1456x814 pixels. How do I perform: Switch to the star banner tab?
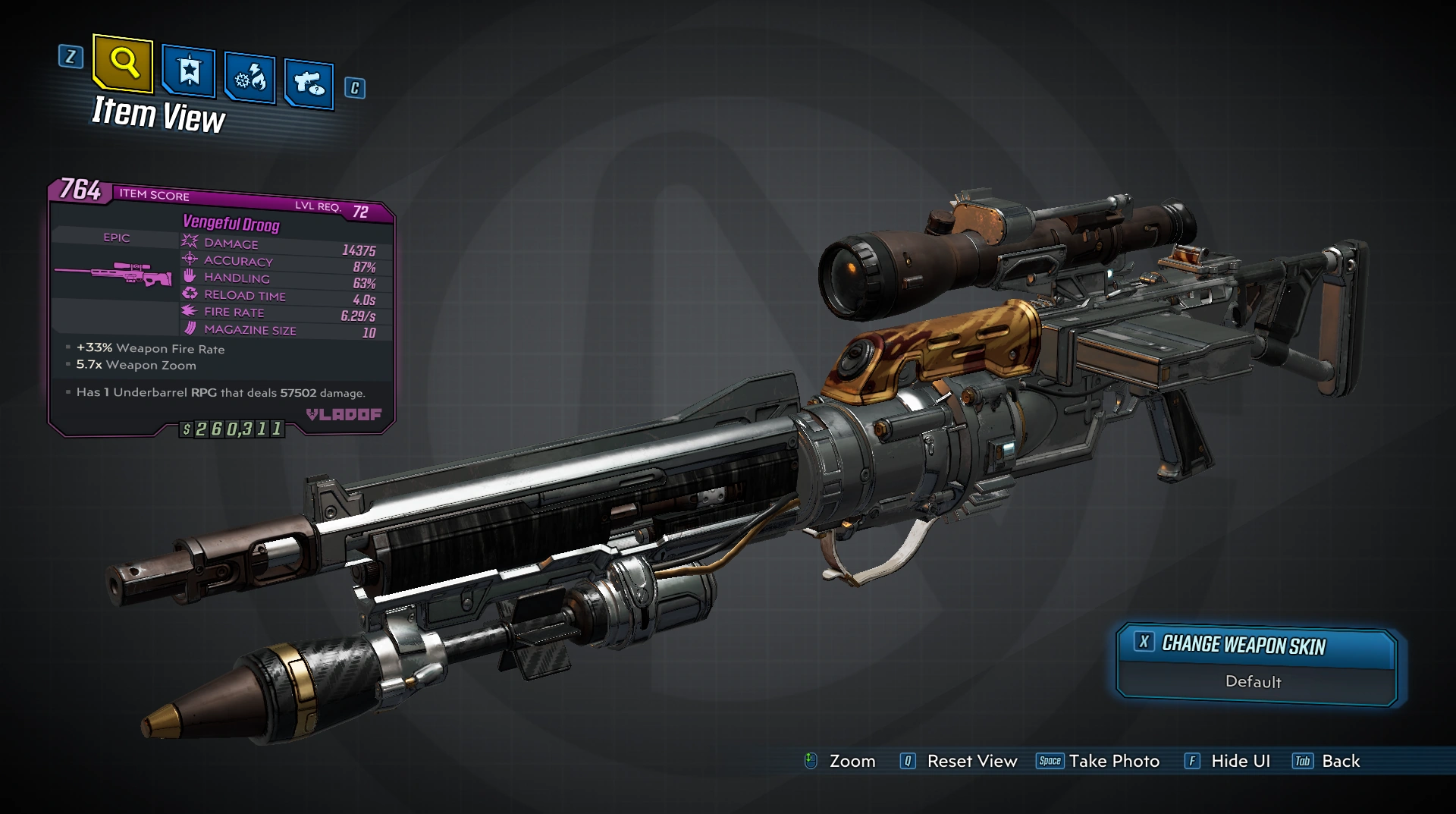pyautogui.click(x=189, y=72)
